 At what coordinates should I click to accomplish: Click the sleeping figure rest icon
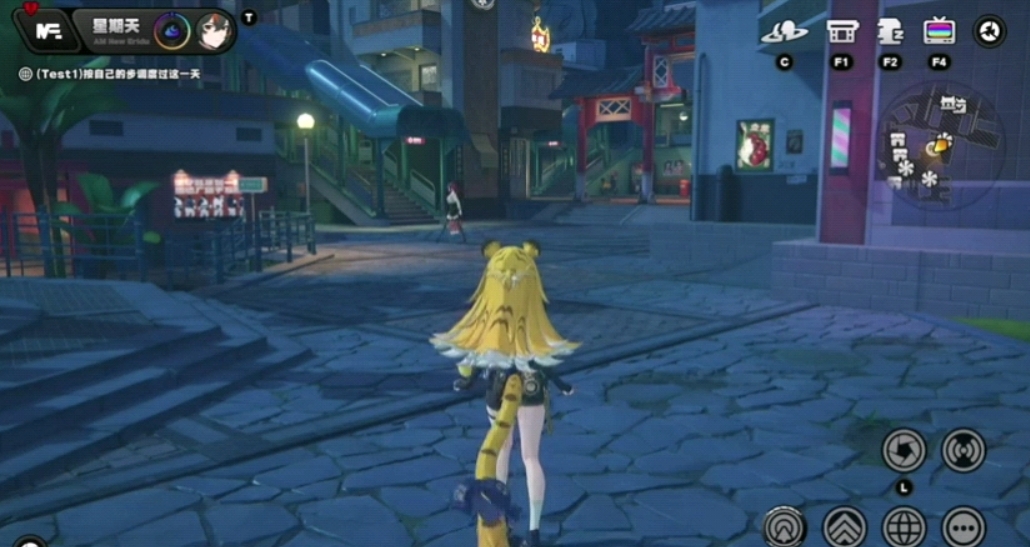coord(890,32)
